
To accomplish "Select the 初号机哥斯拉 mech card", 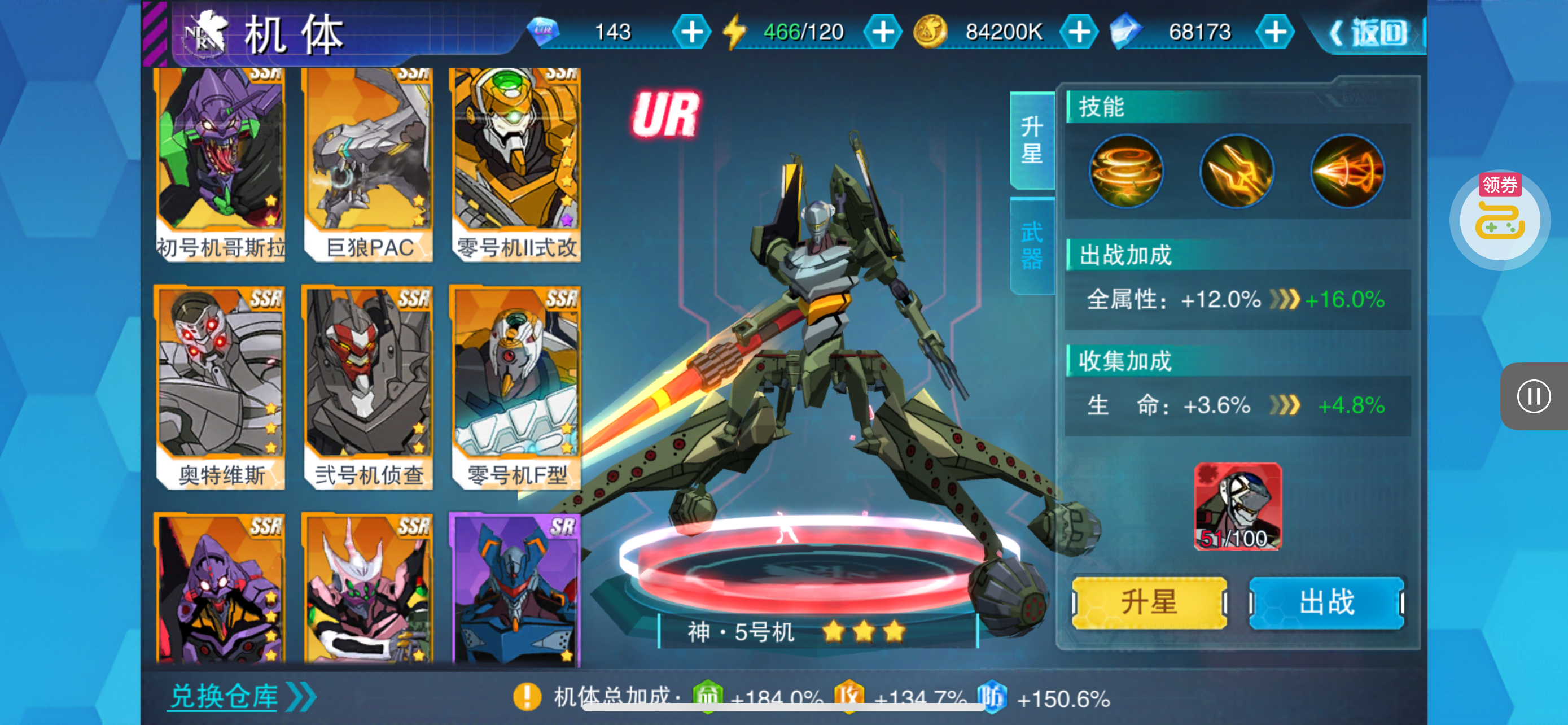I will click(x=220, y=164).
